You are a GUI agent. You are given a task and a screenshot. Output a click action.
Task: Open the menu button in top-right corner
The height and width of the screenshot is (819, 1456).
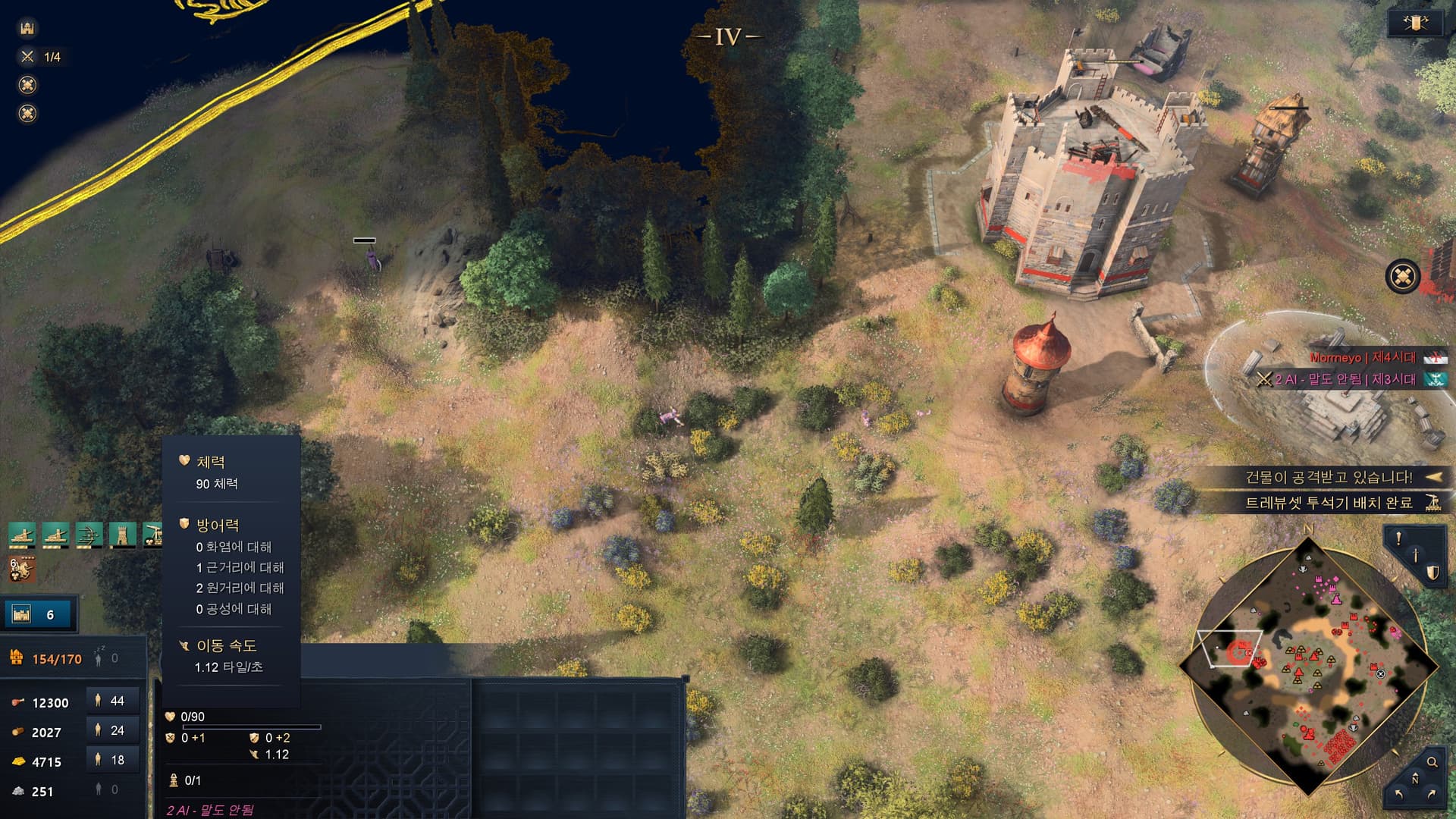tap(1415, 23)
